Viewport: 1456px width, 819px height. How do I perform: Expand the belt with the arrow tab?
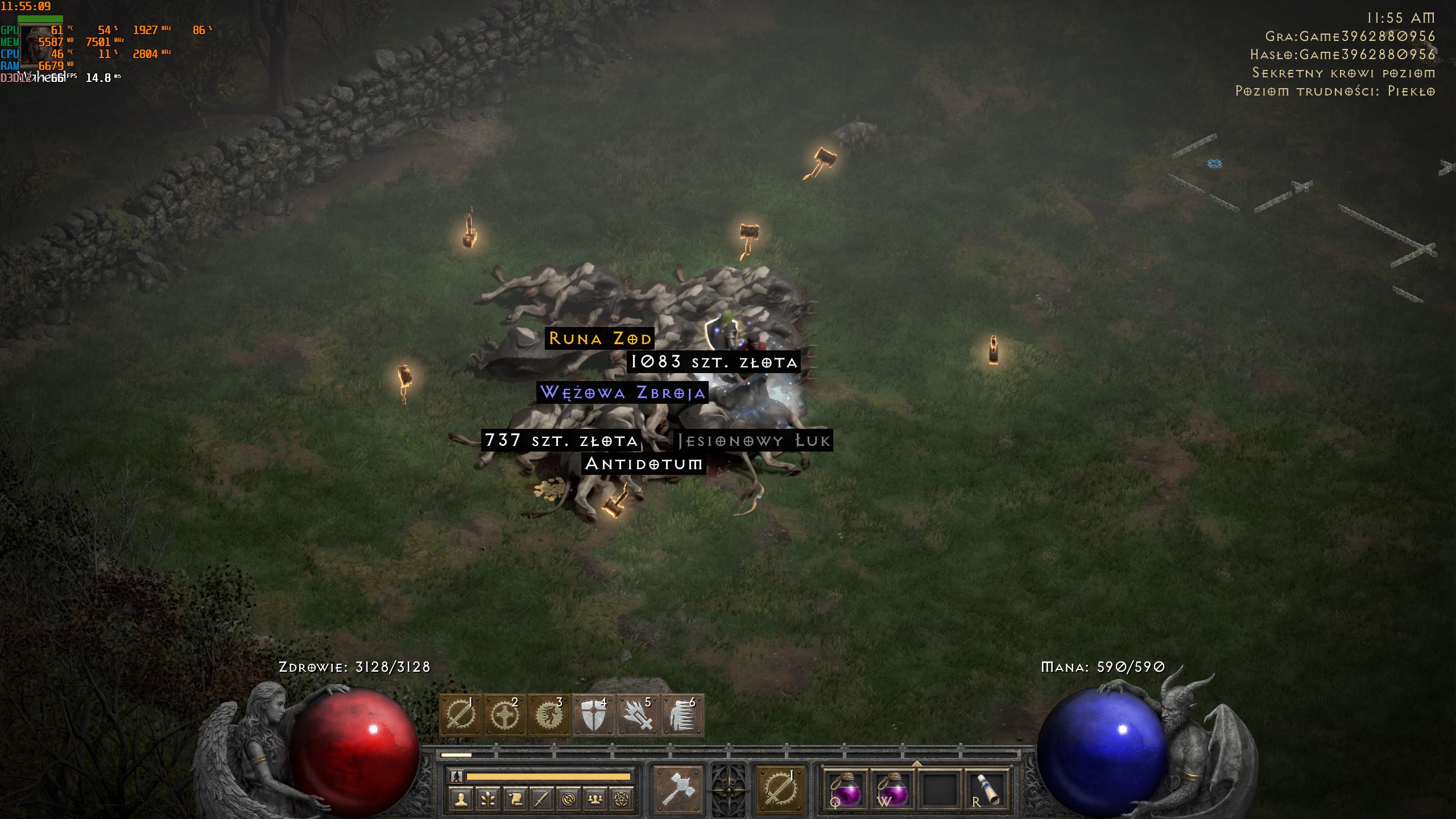916,763
